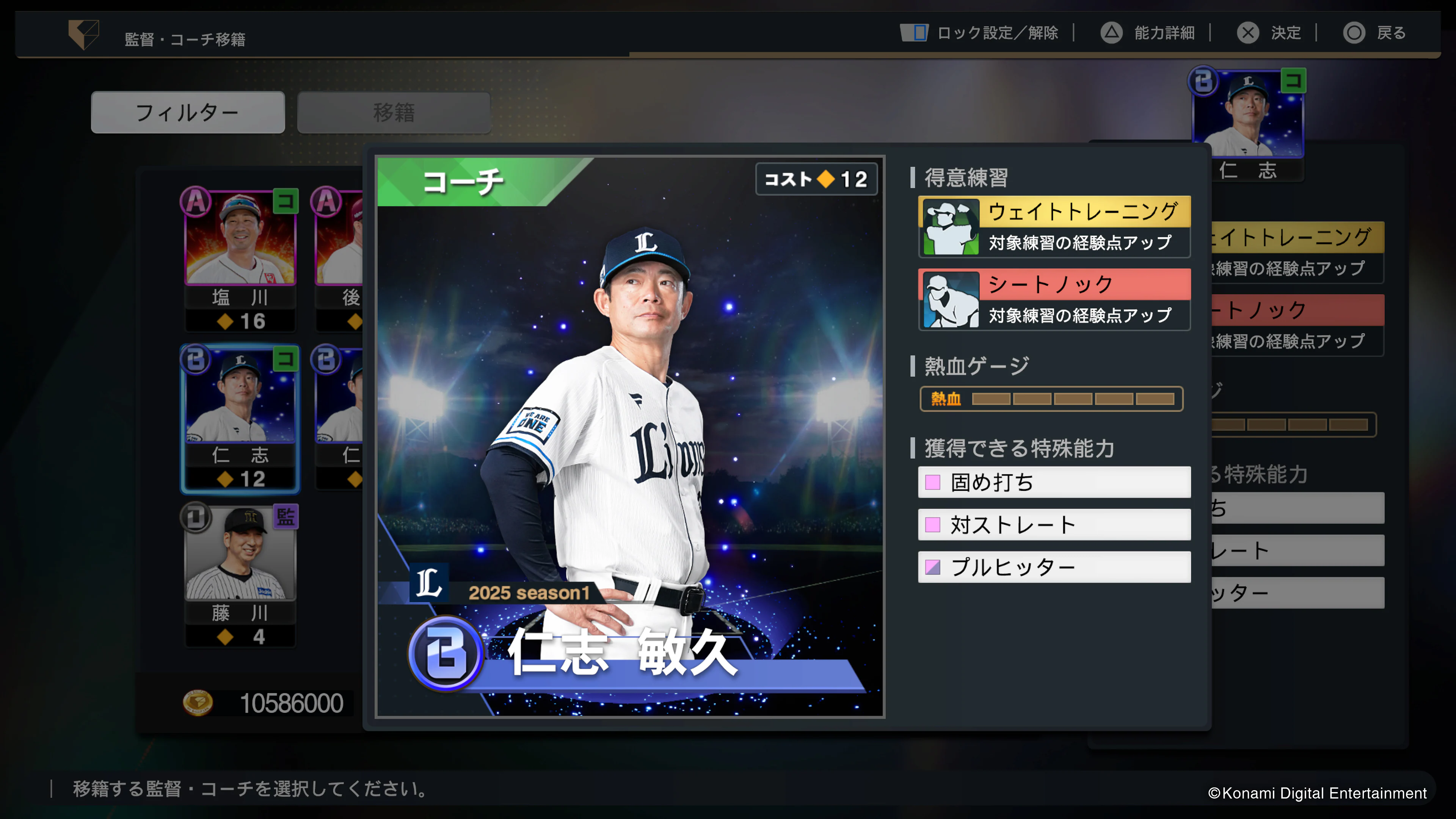Screen dimensions: 1456x819
Task: Toggle the 対ストレート special ability checkbox
Action: click(933, 524)
